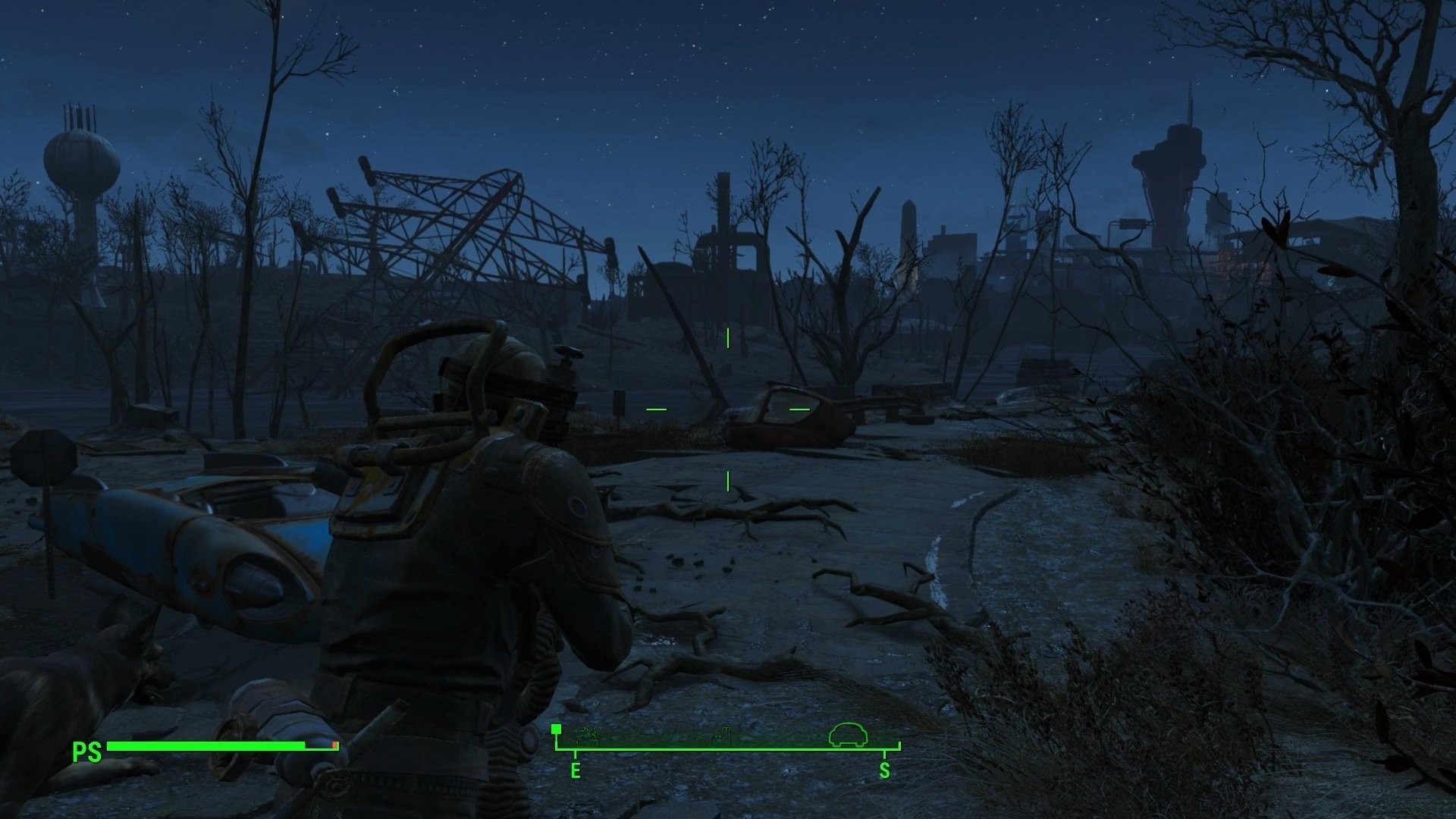Click the crosshair center reticle
The height and width of the screenshot is (819, 1456).
click(726, 407)
